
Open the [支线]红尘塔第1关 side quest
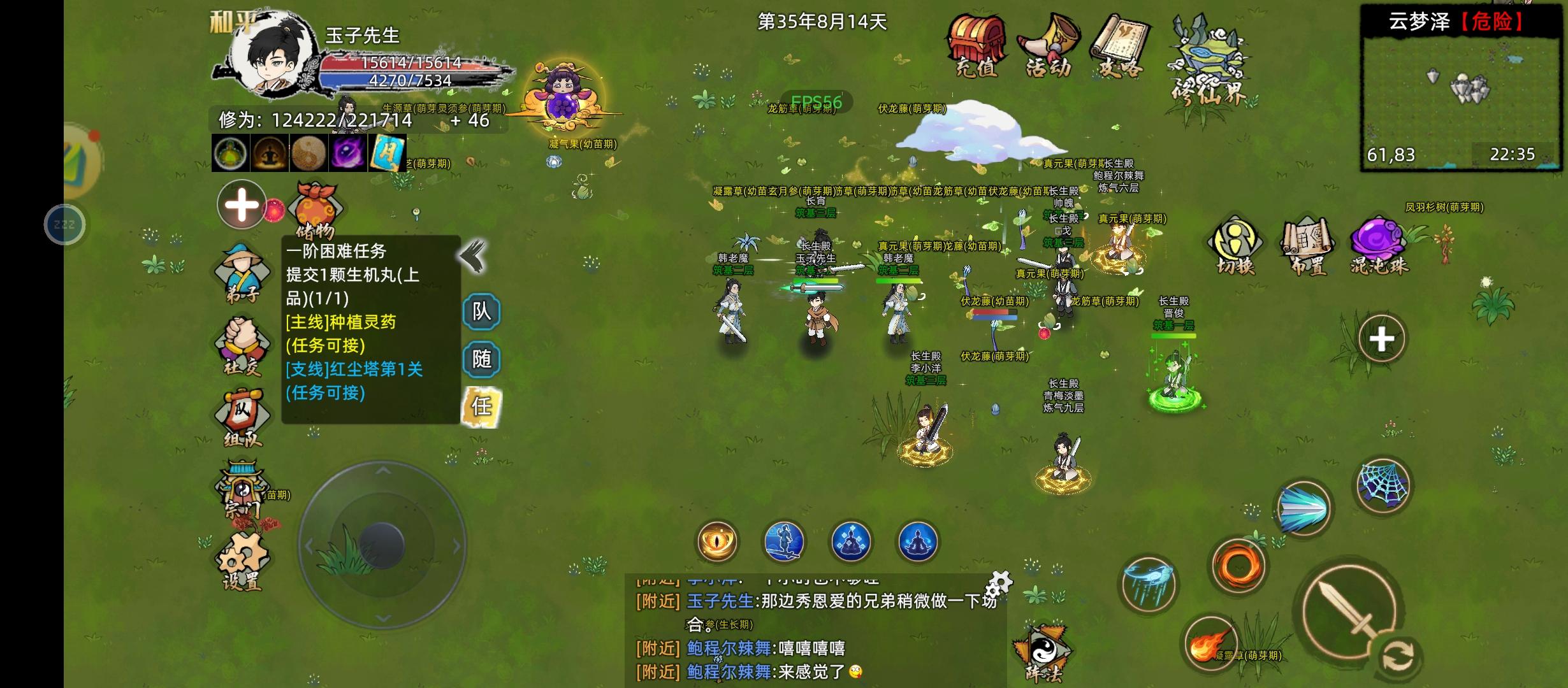pyautogui.click(x=354, y=368)
